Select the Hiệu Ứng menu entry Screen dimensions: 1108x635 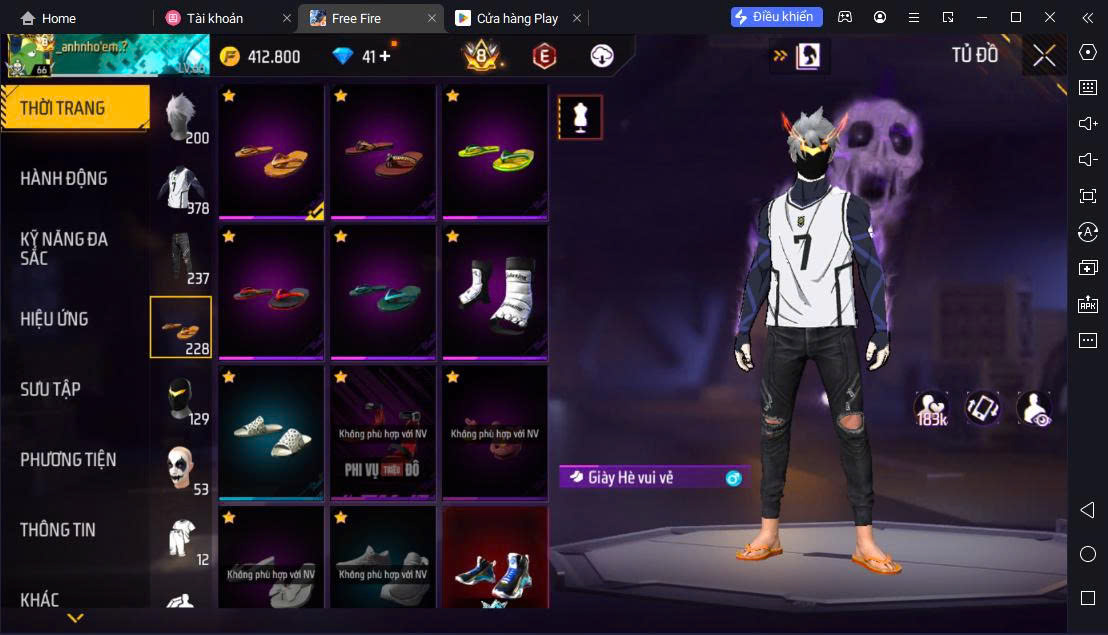point(55,319)
